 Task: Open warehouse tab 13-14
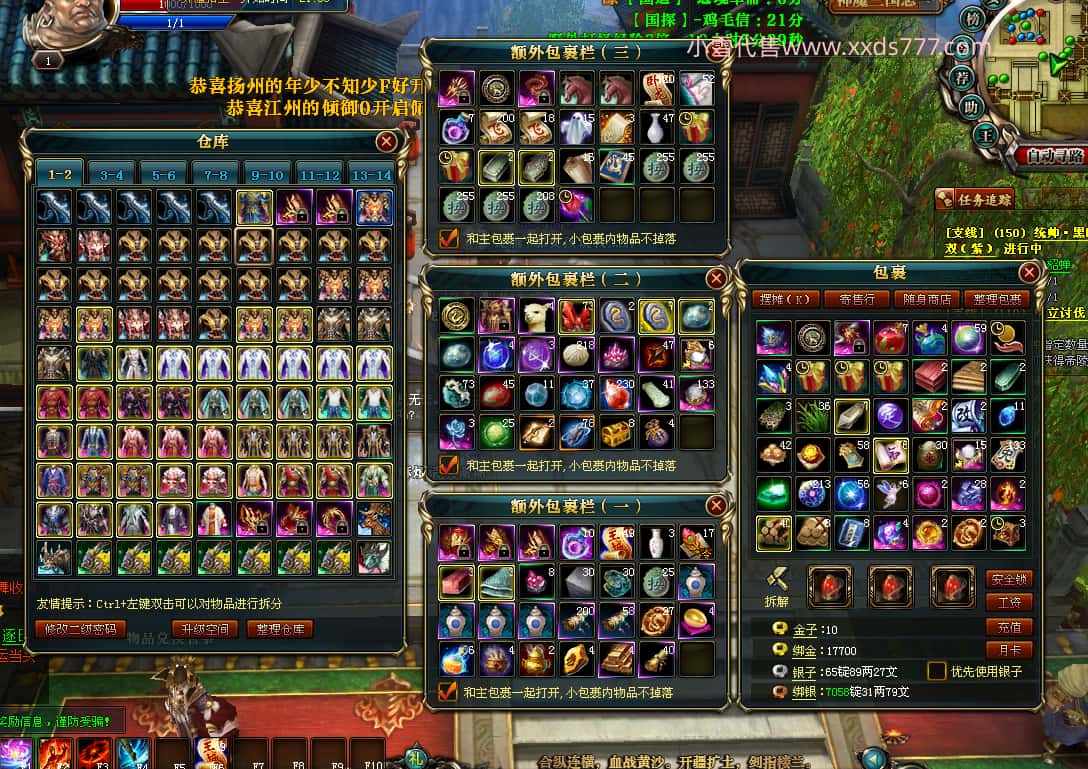point(371,174)
